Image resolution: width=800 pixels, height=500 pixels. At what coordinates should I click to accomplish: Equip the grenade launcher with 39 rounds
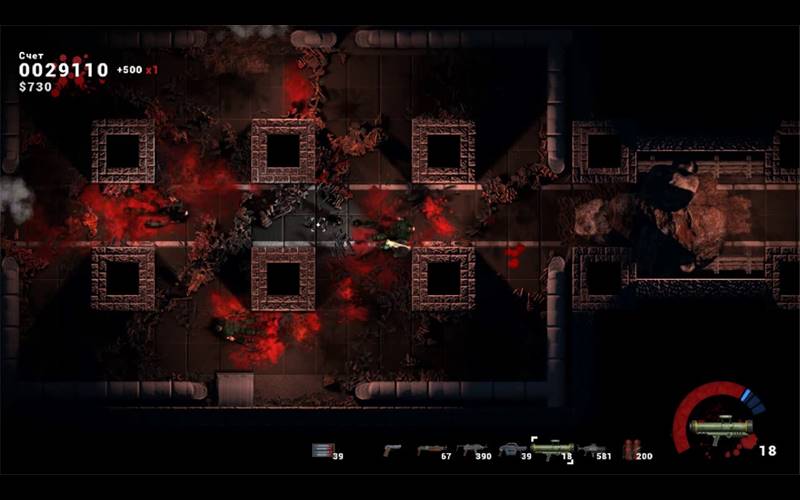click(511, 450)
